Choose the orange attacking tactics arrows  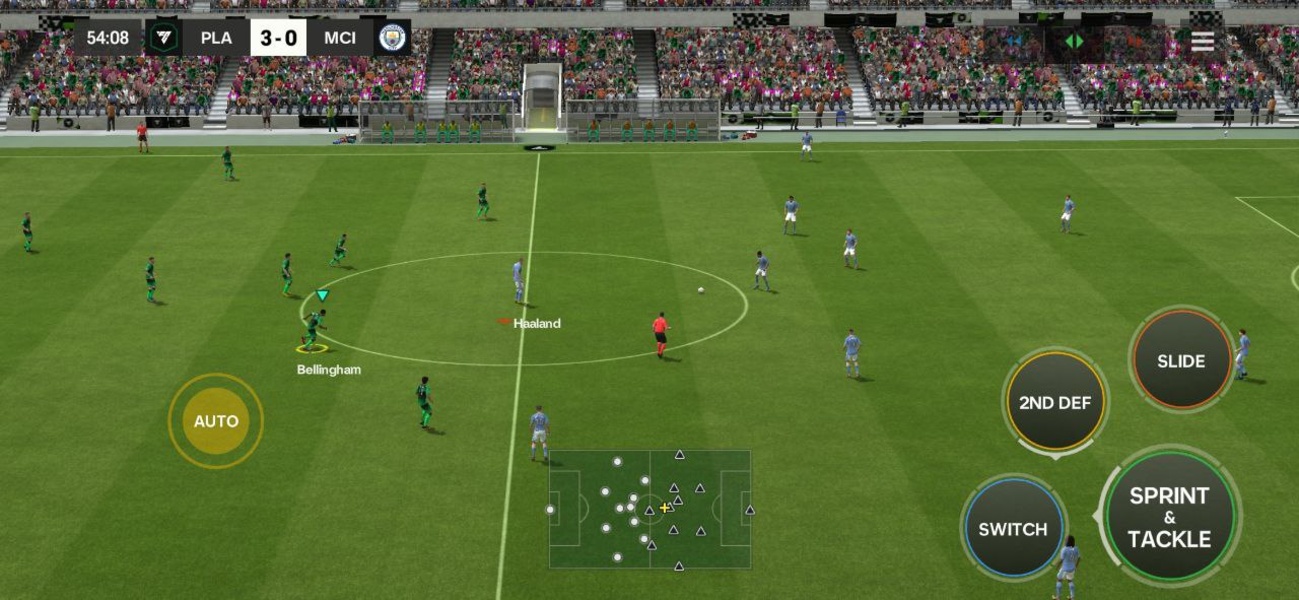1133,41
